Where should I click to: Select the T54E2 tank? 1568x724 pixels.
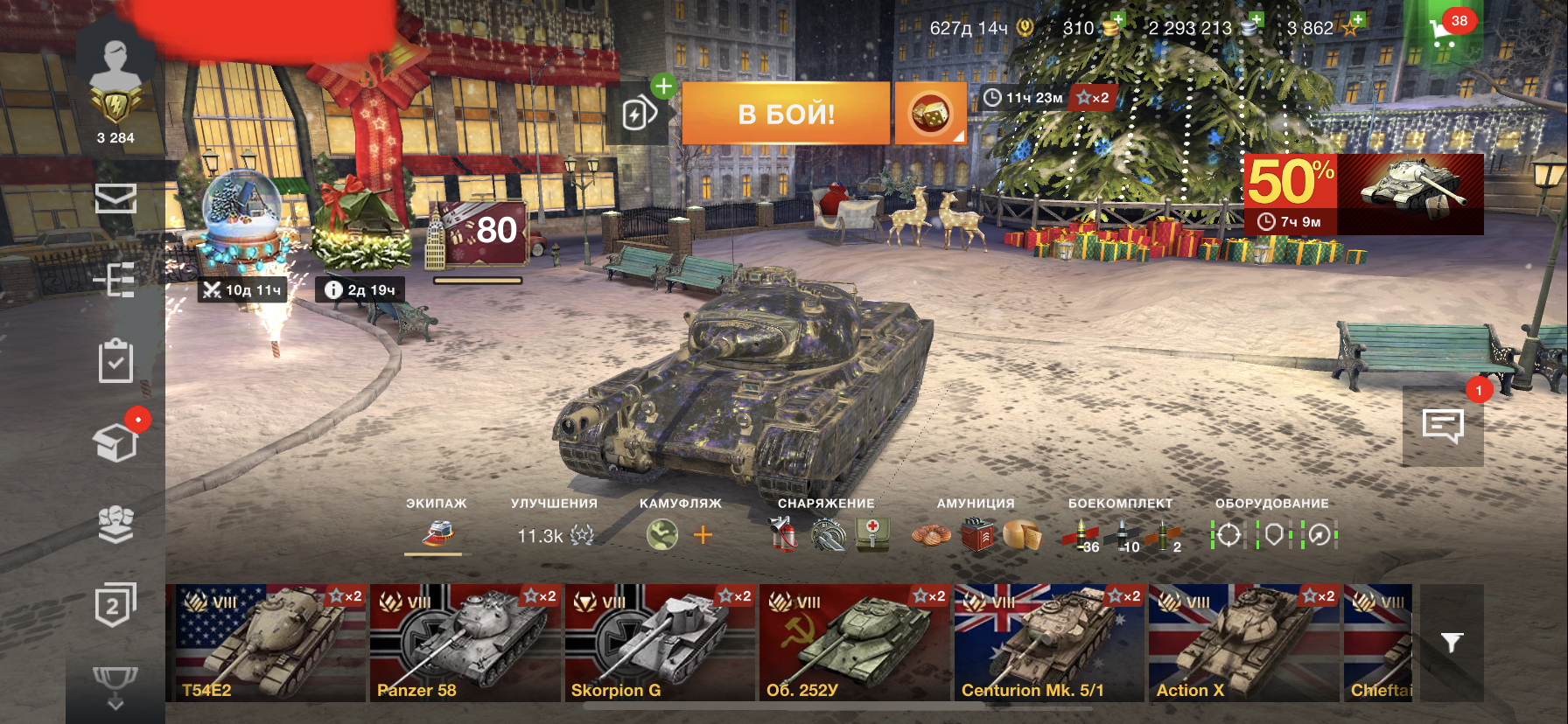click(266, 644)
